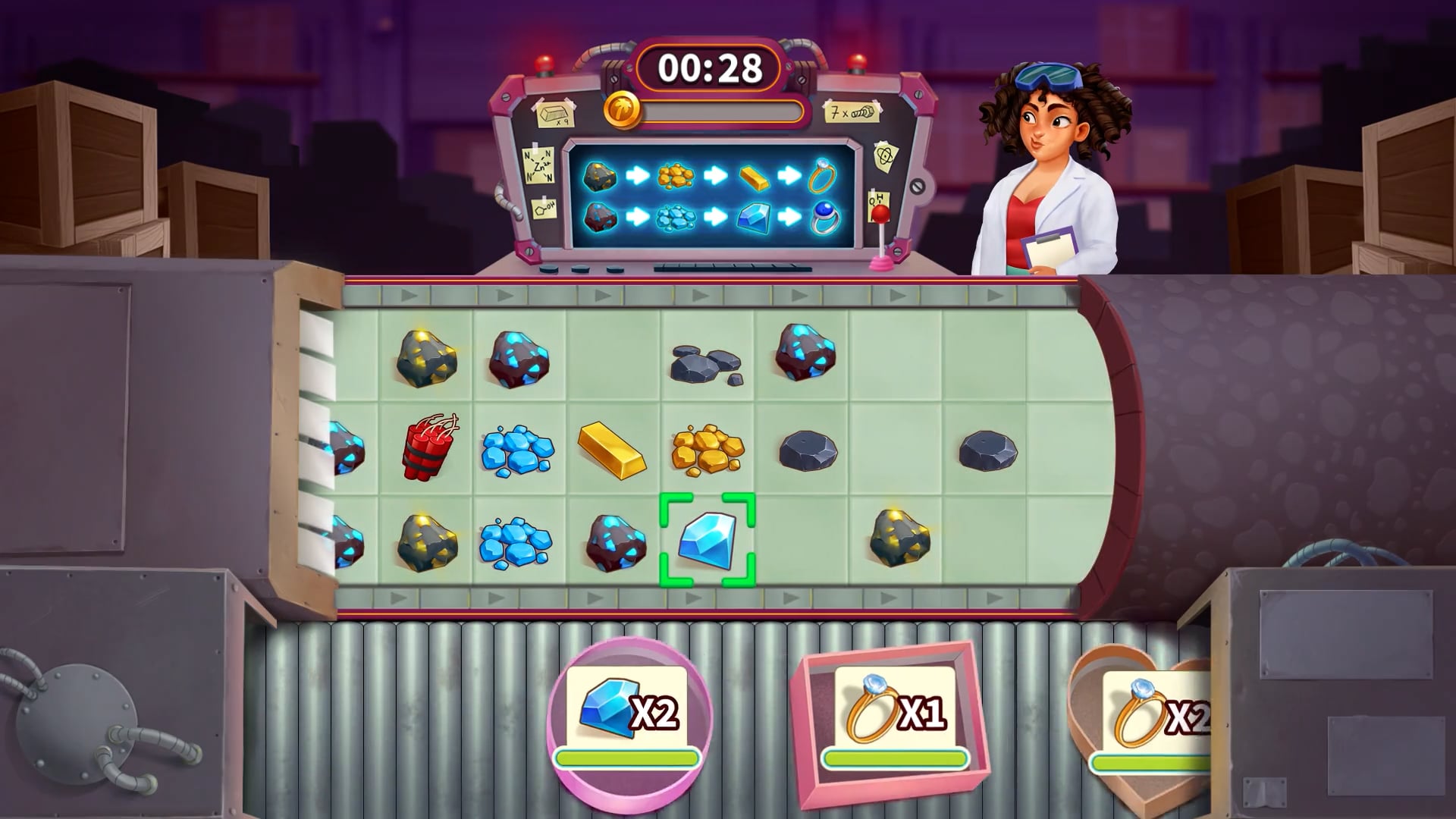Select the pile of dark stone rubble
This screenshot has width=1456, height=819.
(x=705, y=362)
